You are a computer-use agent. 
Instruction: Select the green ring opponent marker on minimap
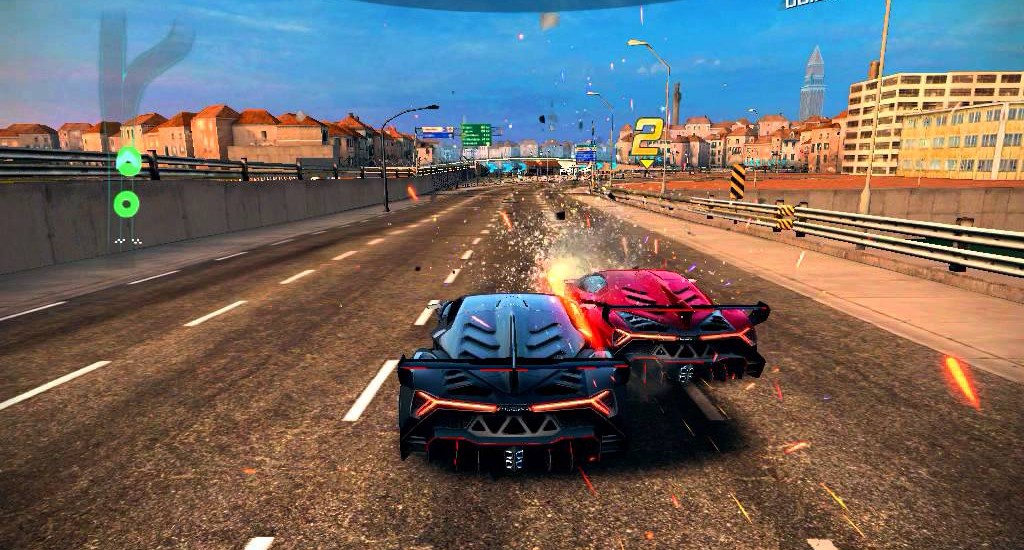tap(126, 204)
